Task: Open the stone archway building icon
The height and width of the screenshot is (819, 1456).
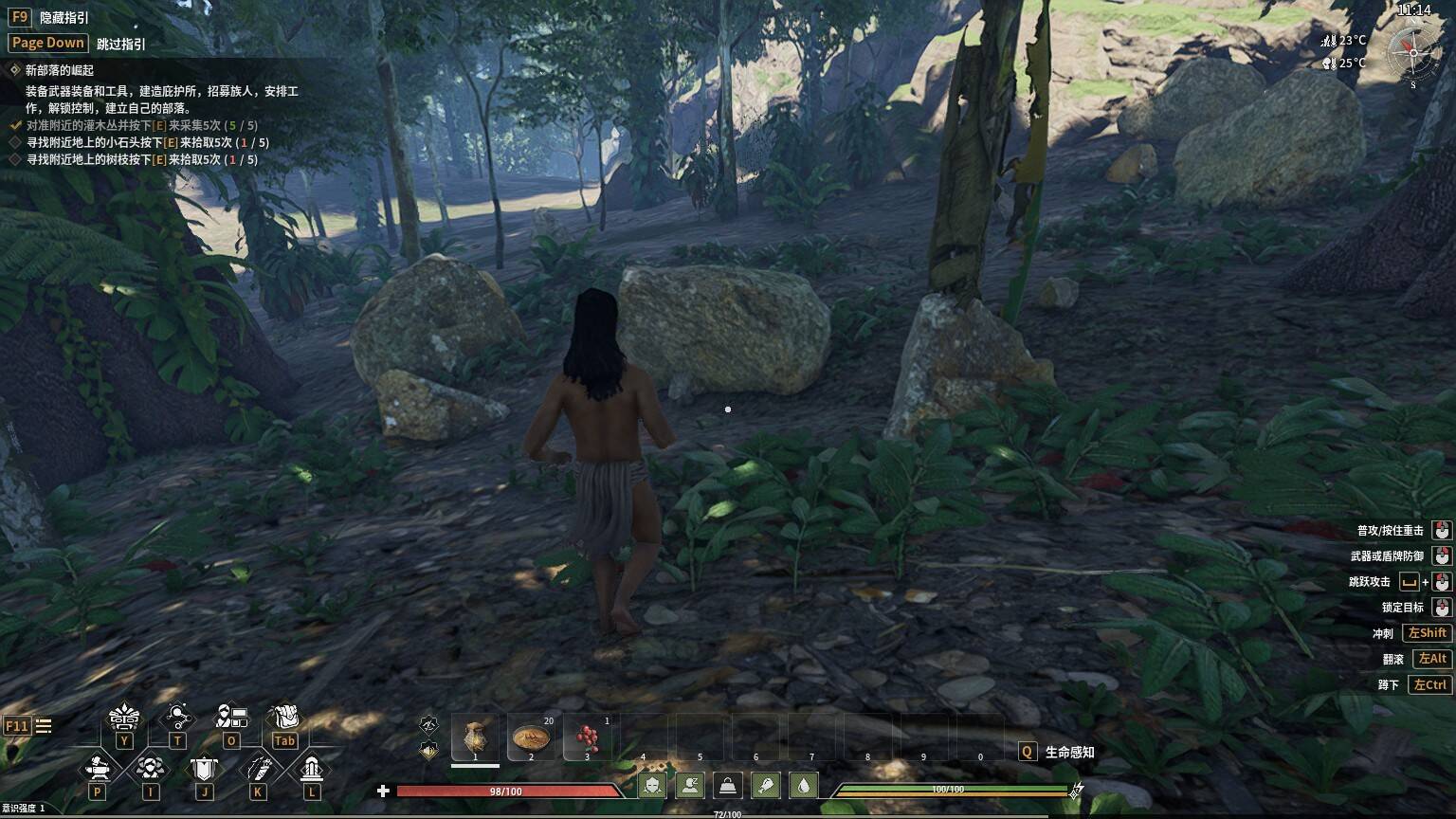Action: point(311,768)
